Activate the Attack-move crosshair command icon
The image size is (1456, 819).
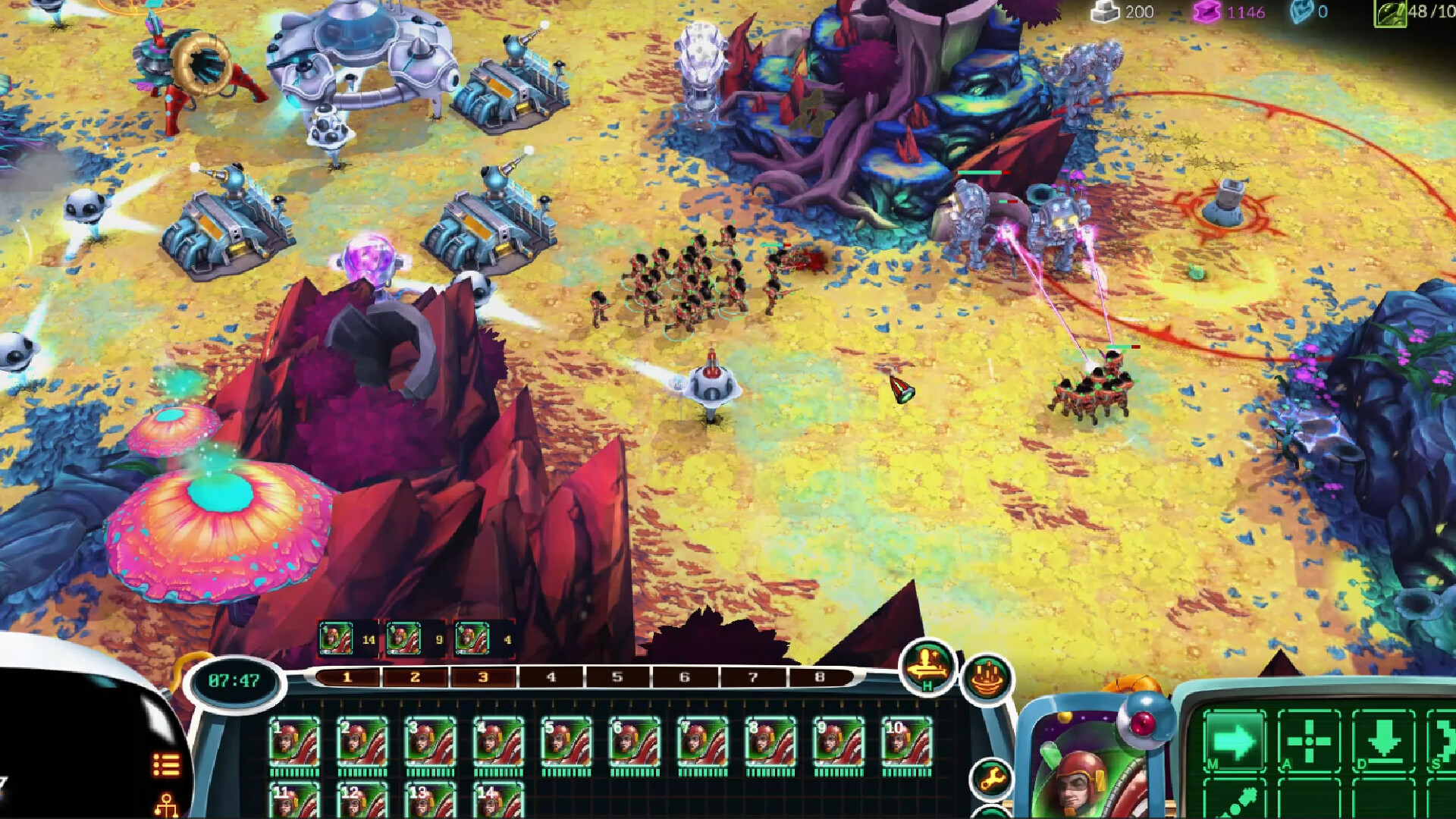tap(1311, 741)
